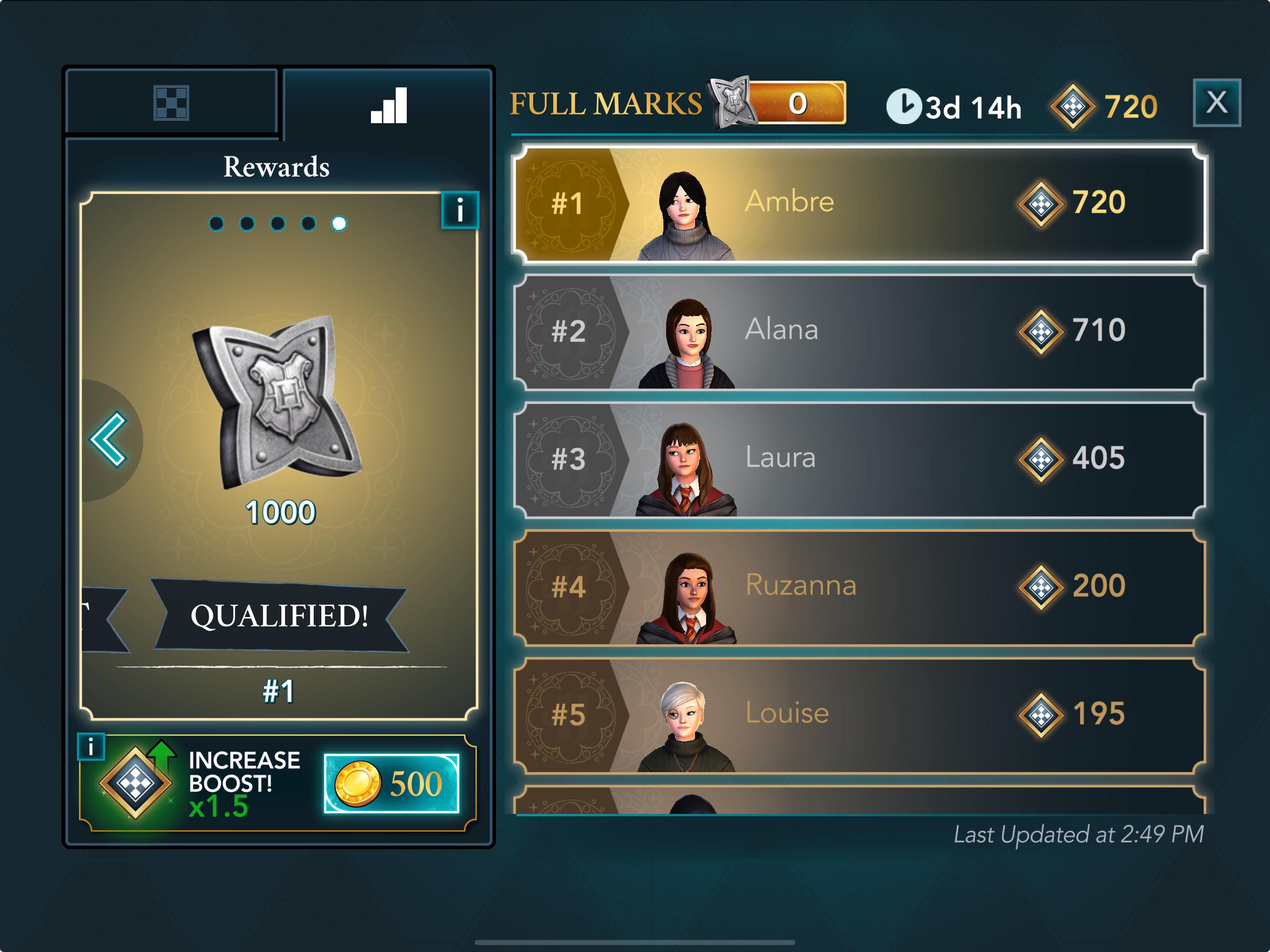This screenshot has height=952, width=1270.
Task: Close the Full Marks leaderboard window
Action: coord(1216,103)
